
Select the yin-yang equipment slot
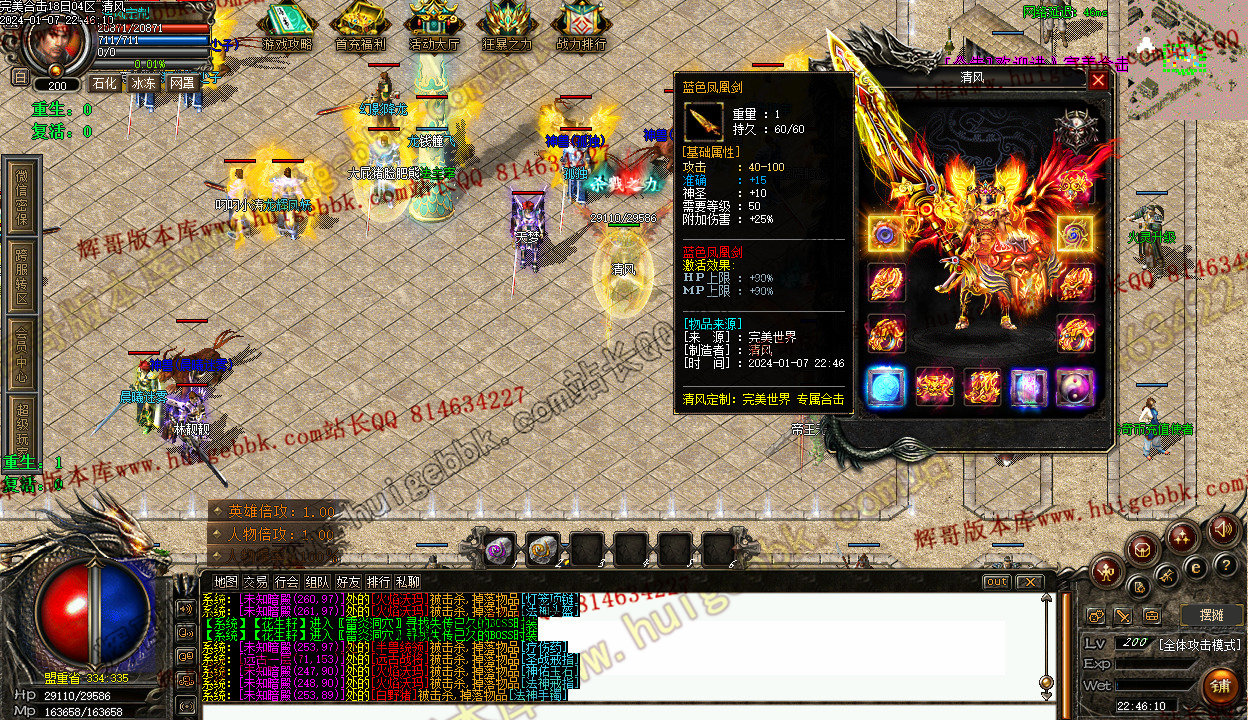pyautogui.click(x=1075, y=387)
